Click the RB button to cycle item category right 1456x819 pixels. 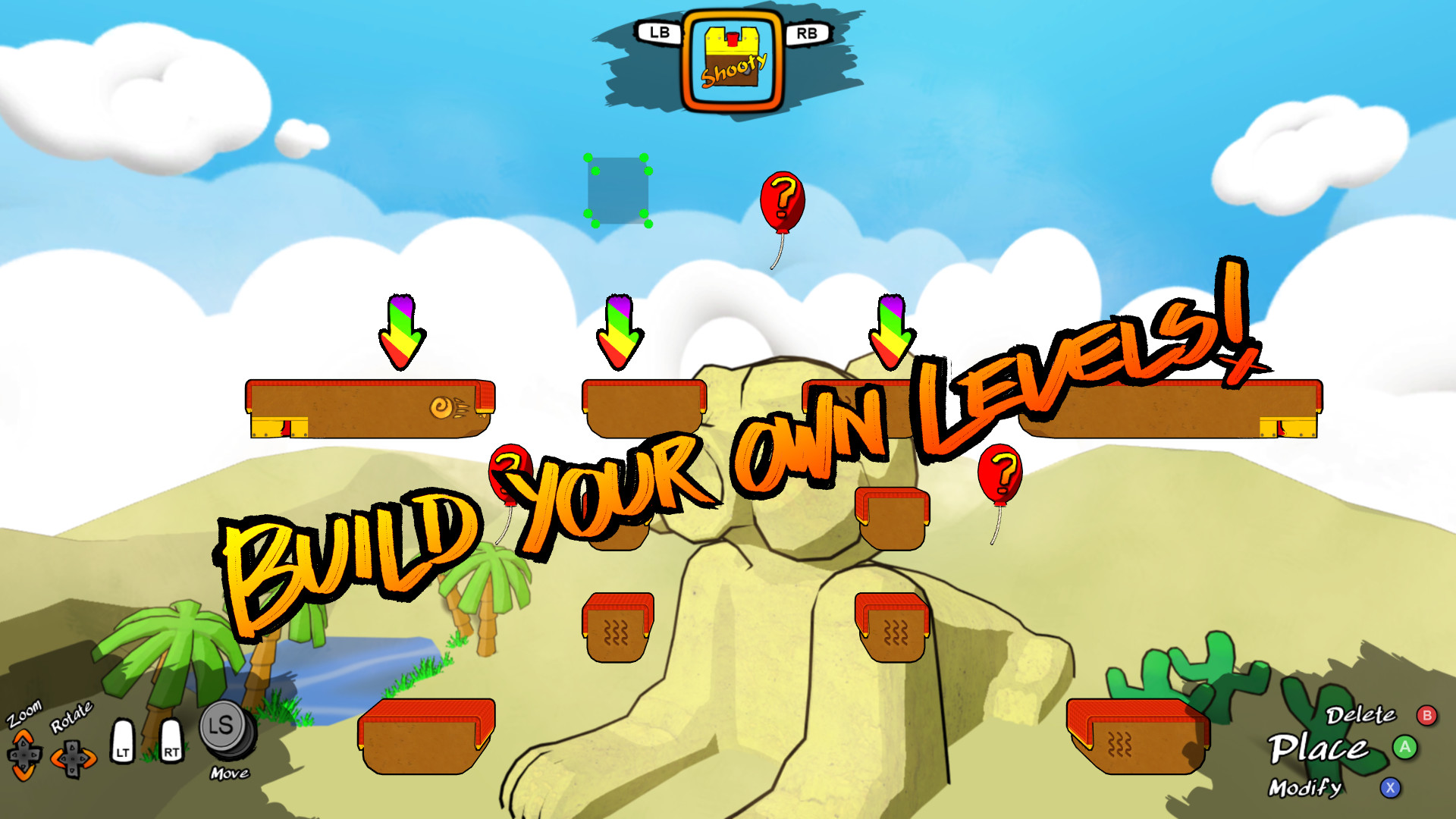(x=806, y=33)
